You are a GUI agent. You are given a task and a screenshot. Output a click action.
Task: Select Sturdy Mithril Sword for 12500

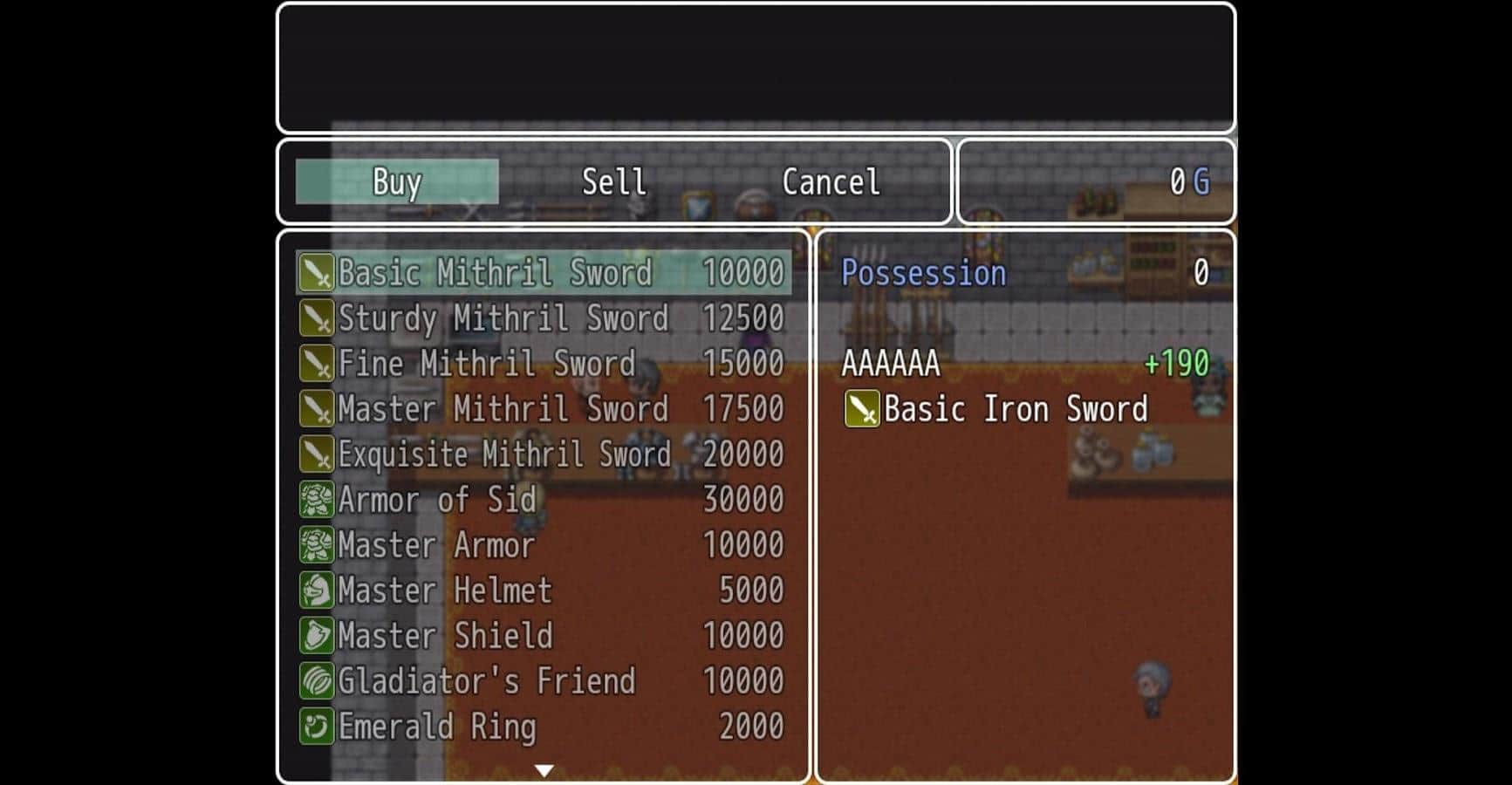(x=543, y=318)
